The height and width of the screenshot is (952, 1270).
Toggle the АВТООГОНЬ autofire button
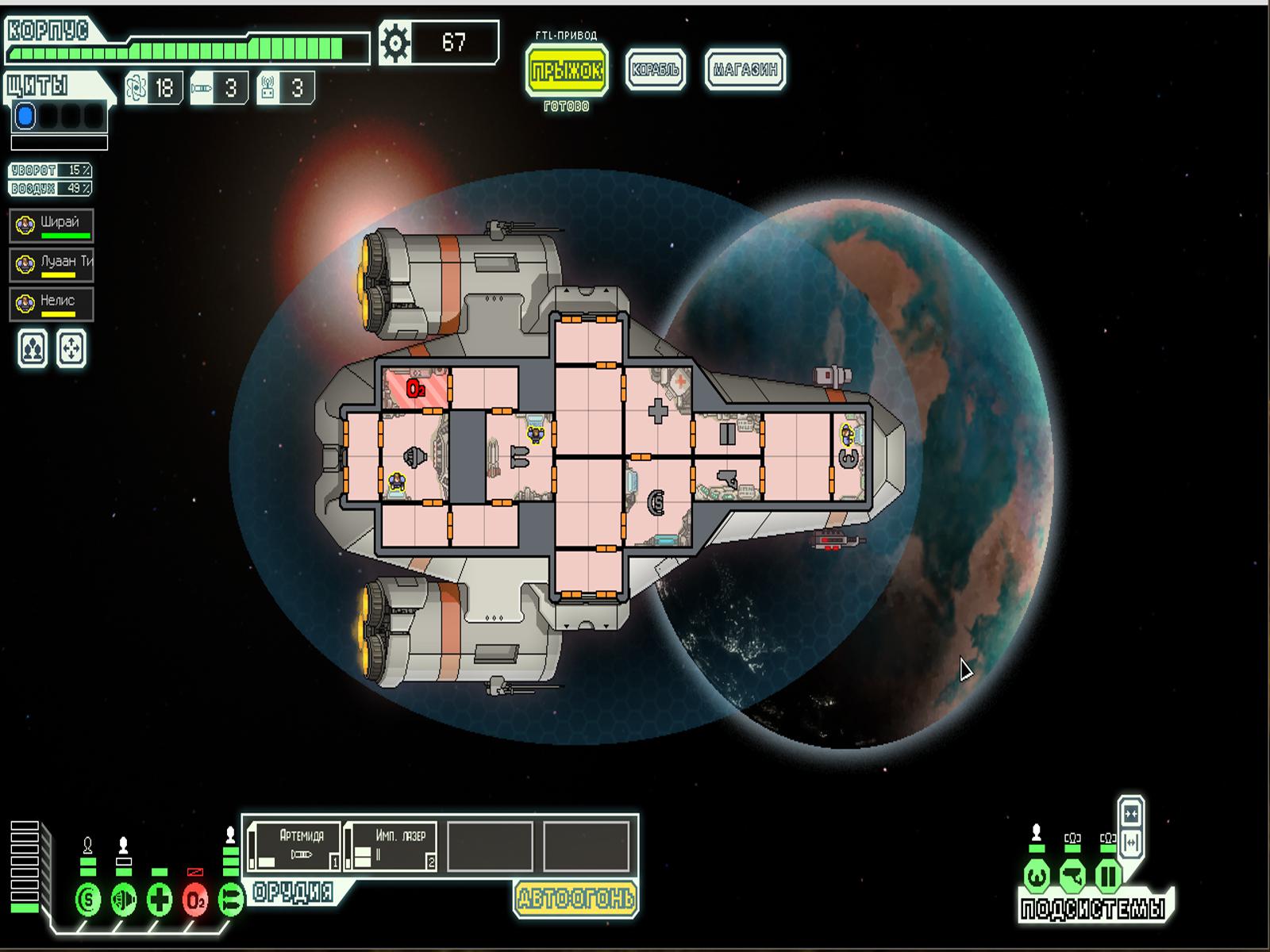tap(575, 898)
